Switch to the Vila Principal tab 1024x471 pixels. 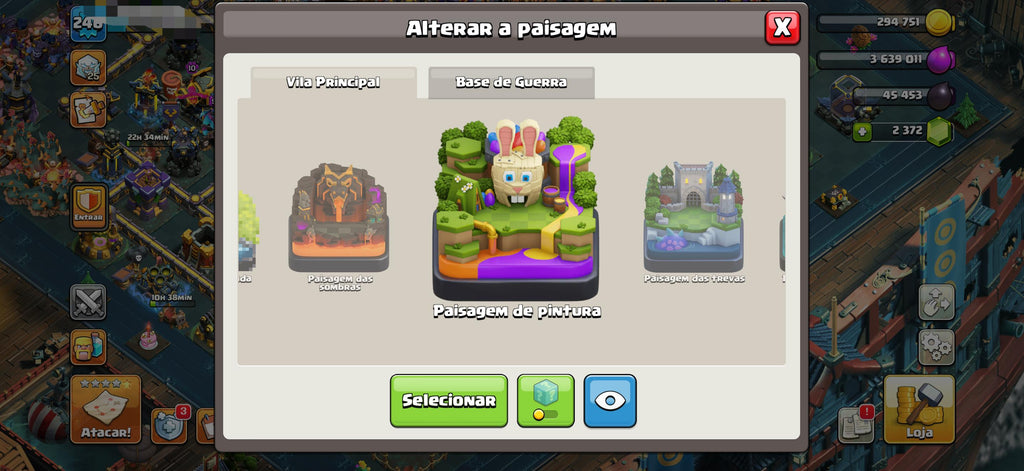click(x=333, y=82)
